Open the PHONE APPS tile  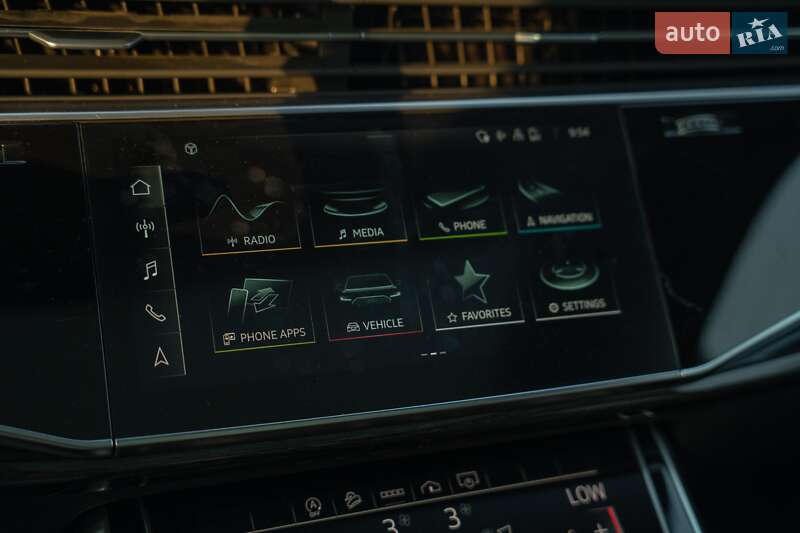tap(264, 312)
